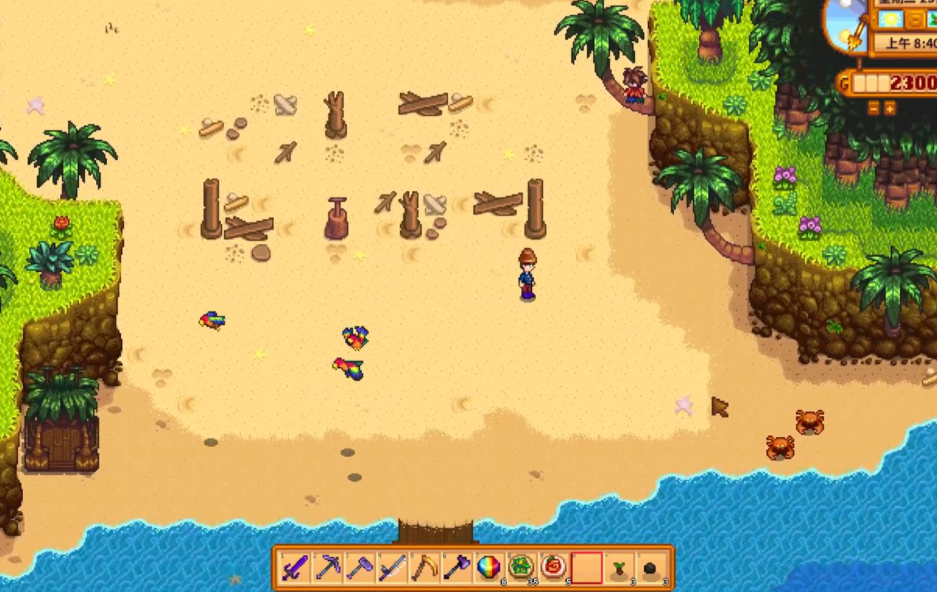Click the zoom in plus button
This screenshot has width=937, height=592.
(889, 107)
